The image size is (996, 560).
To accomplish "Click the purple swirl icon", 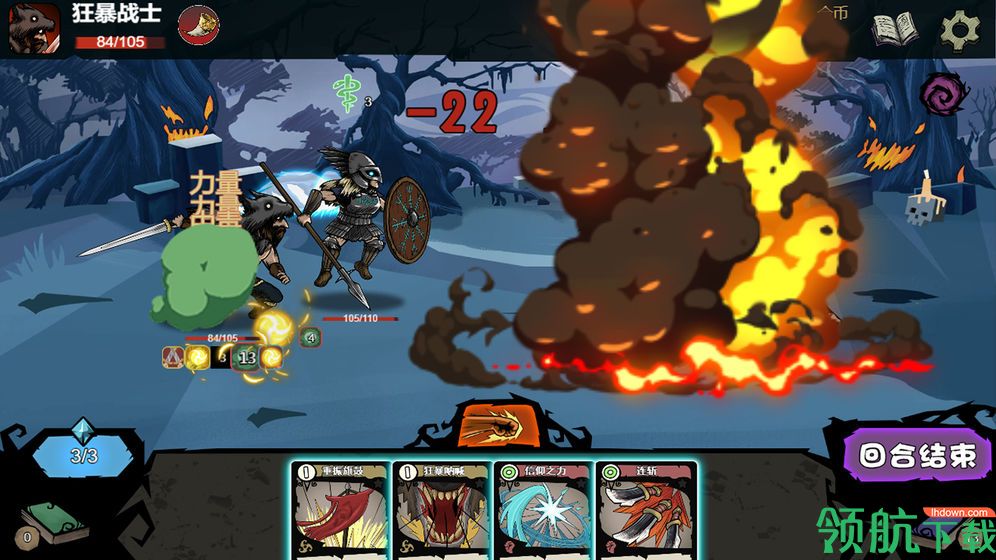I will [944, 95].
